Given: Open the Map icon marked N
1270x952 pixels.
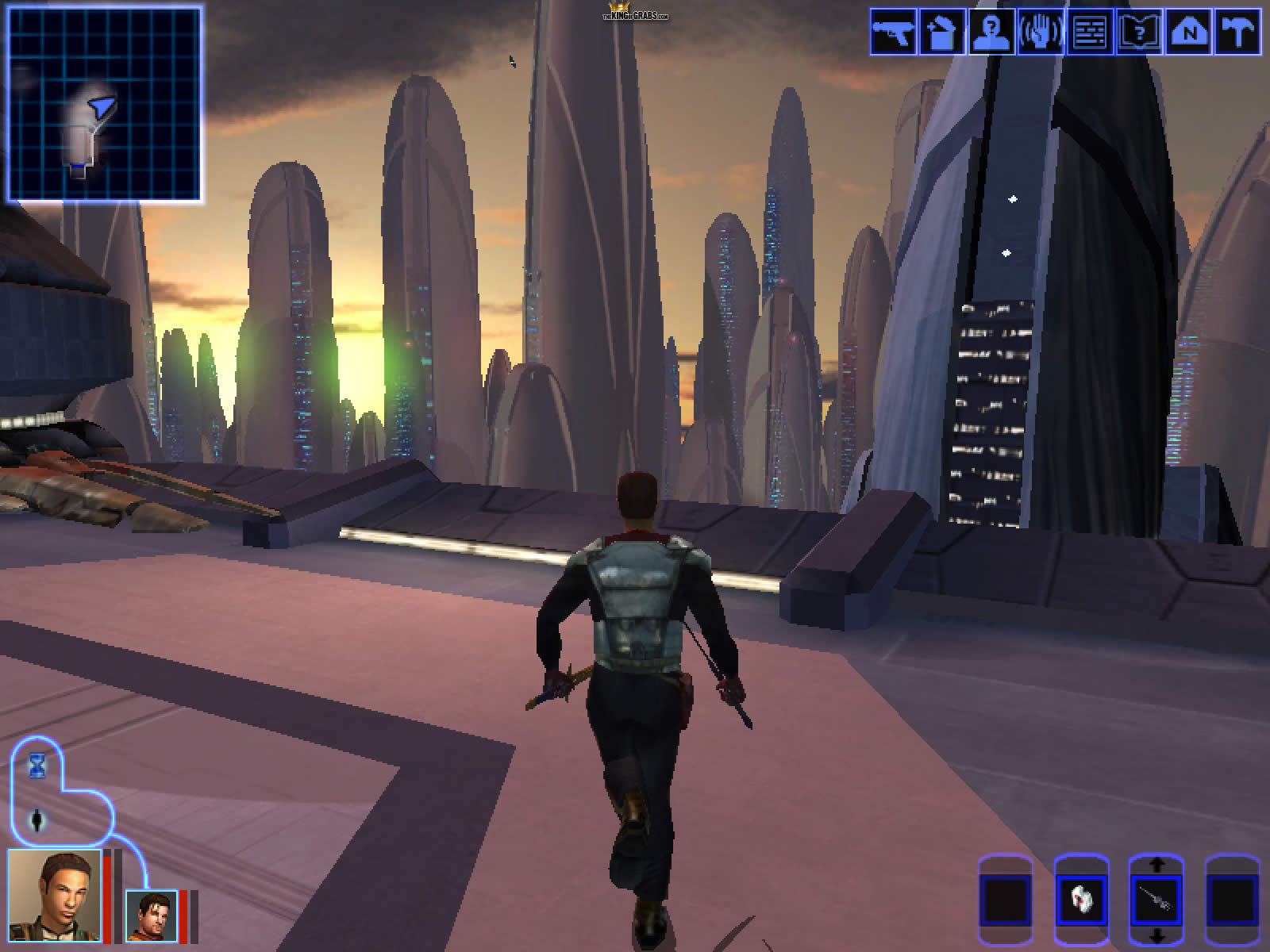Looking at the screenshot, I should (1188, 32).
